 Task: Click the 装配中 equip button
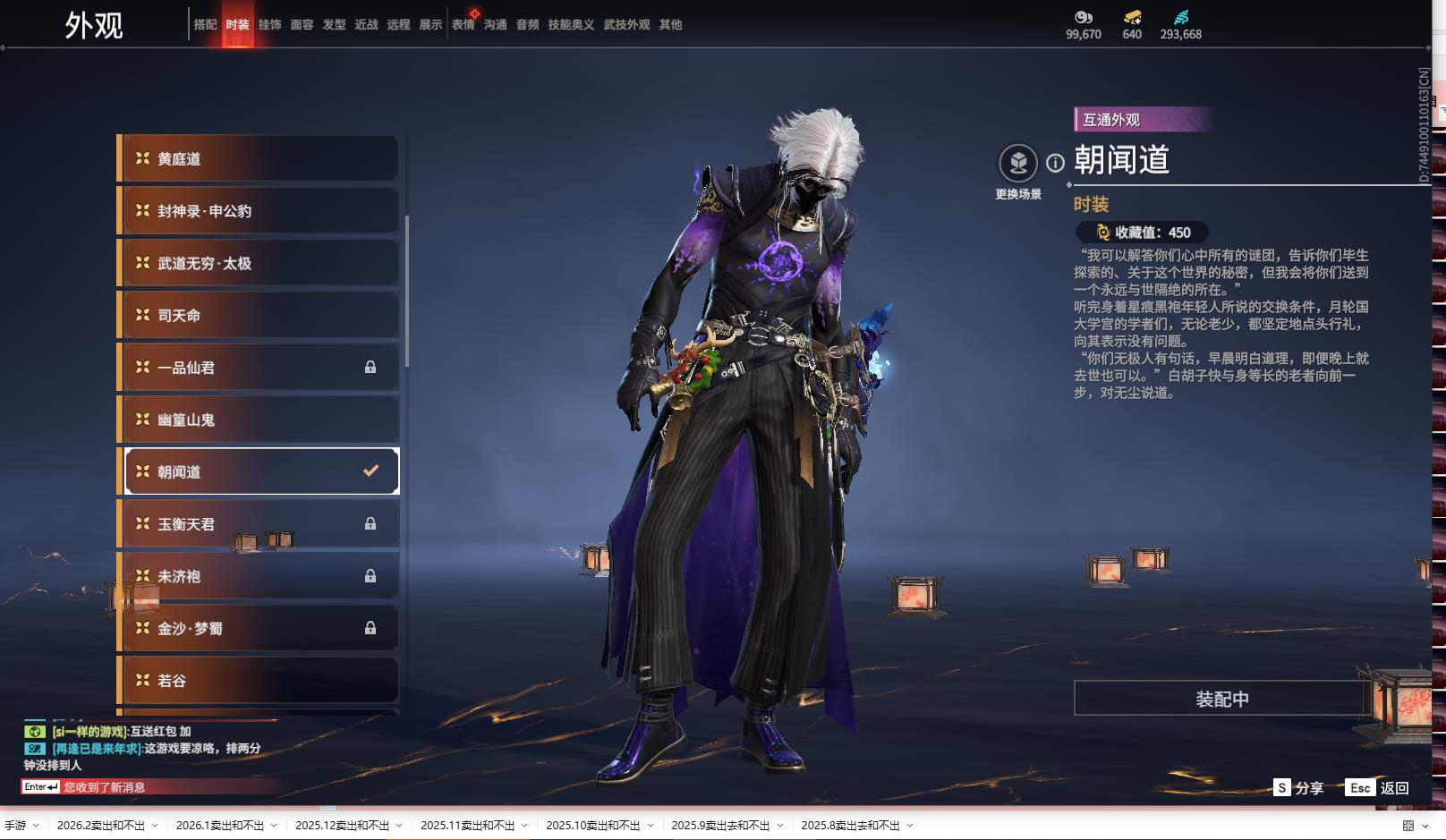coord(1221,699)
